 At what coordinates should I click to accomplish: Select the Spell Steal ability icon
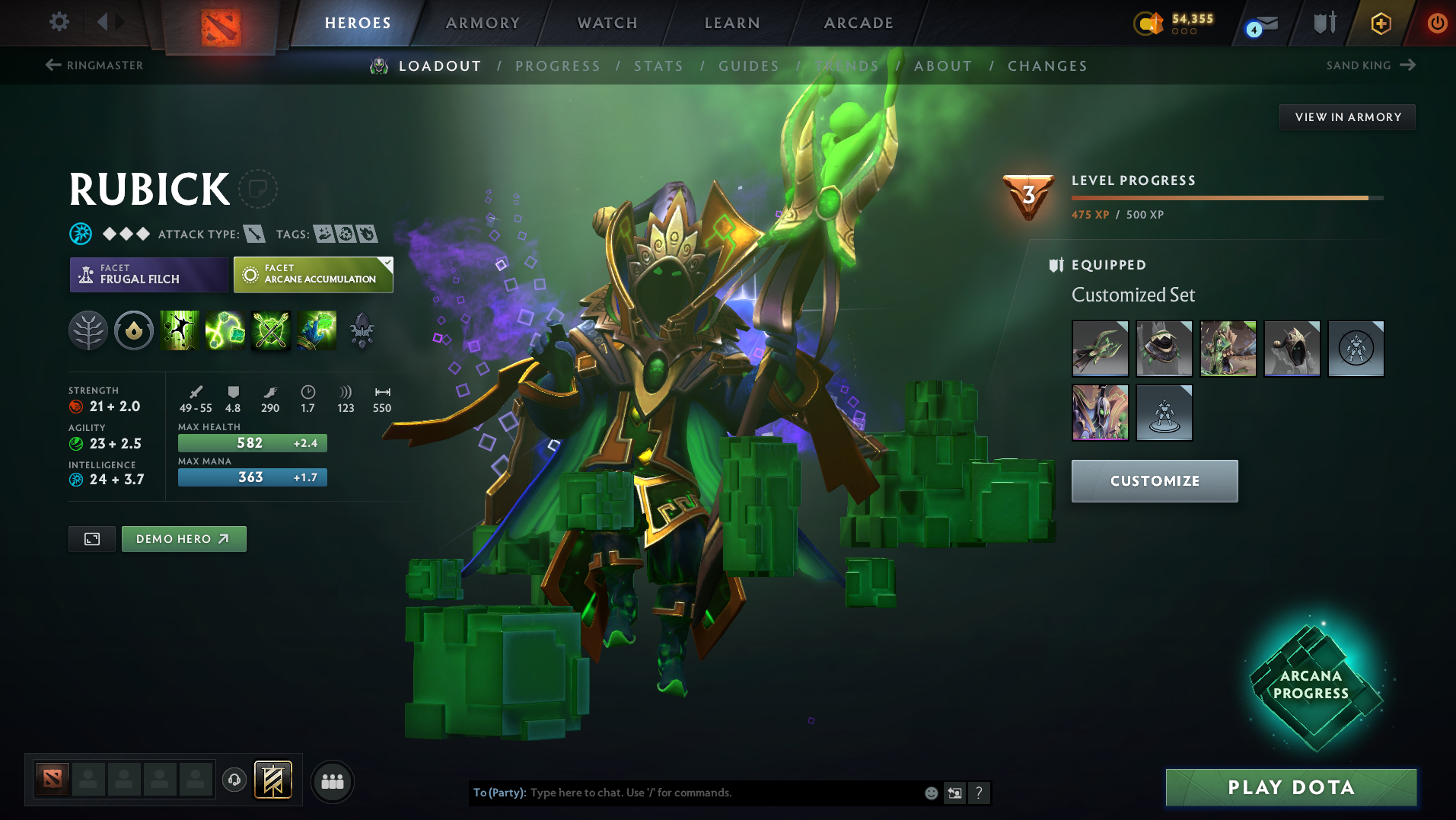(x=317, y=330)
